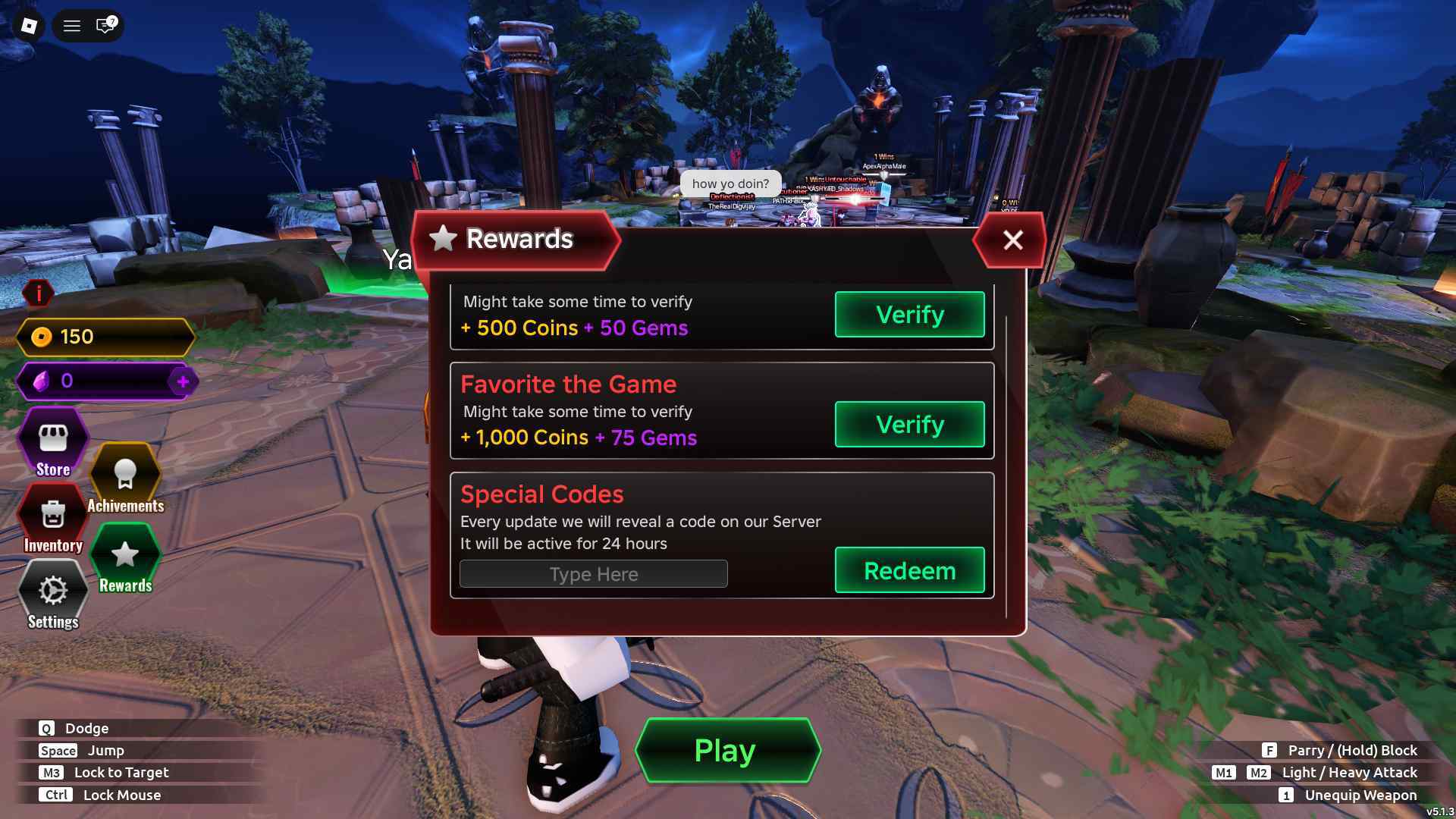The height and width of the screenshot is (819, 1456).
Task: Open the Roblox hamburger menu
Action: pyautogui.click(x=72, y=25)
